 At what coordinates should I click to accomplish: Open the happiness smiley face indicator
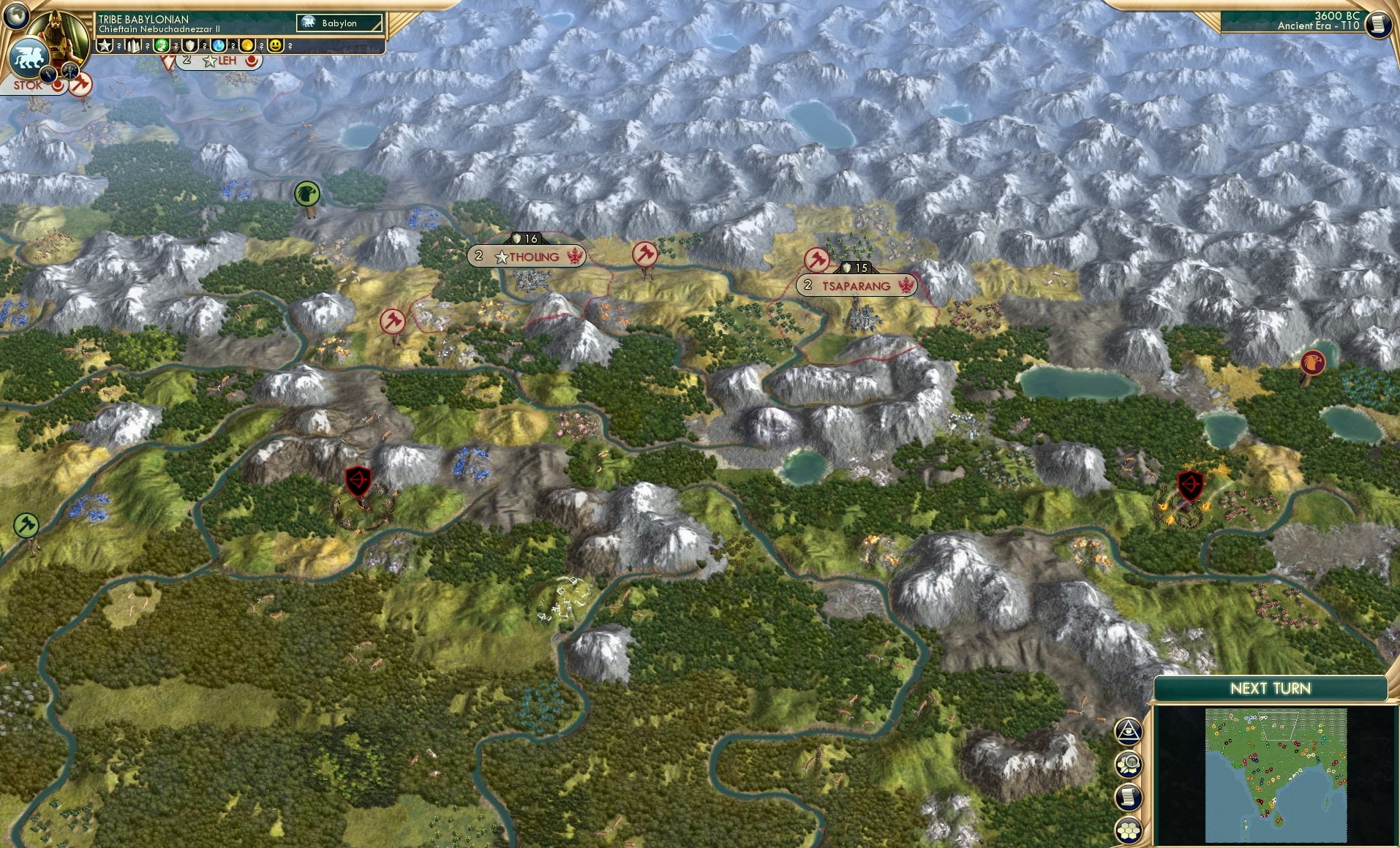[274, 45]
